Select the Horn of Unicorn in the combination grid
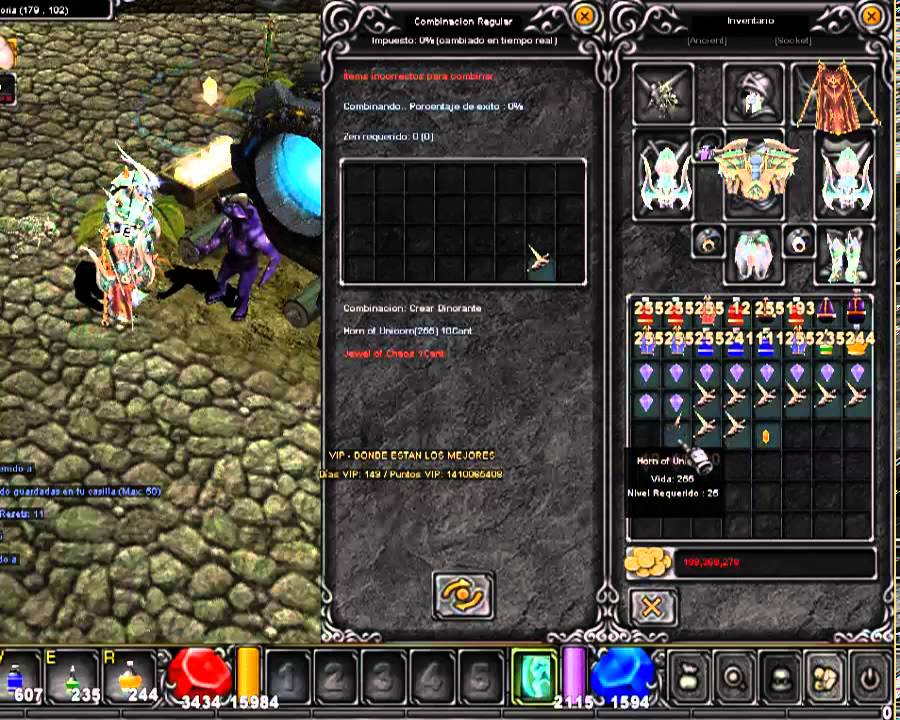 point(541,260)
